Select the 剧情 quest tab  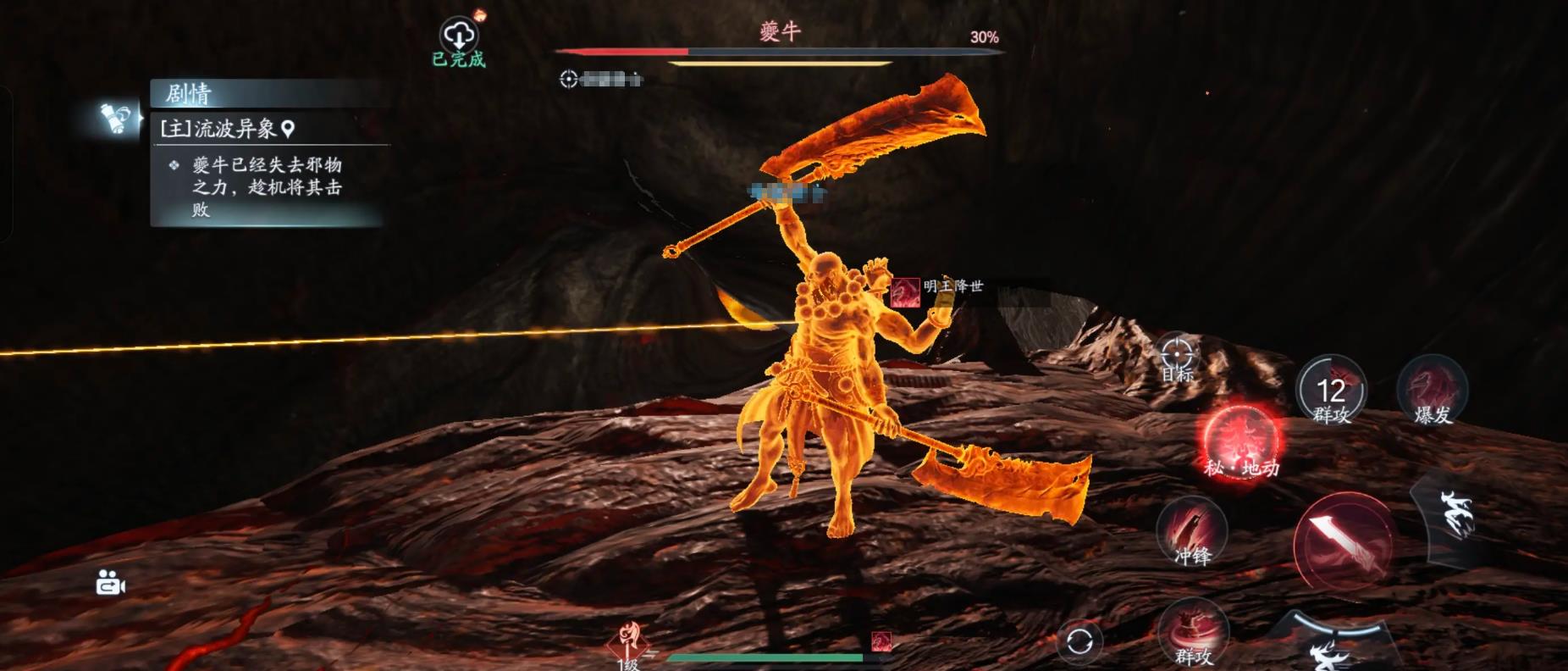tap(188, 93)
